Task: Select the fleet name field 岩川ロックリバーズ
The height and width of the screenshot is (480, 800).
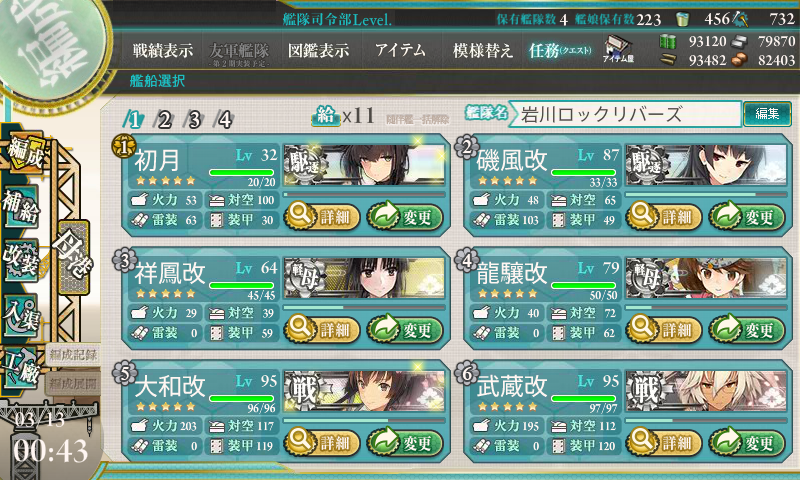Action: point(625,114)
